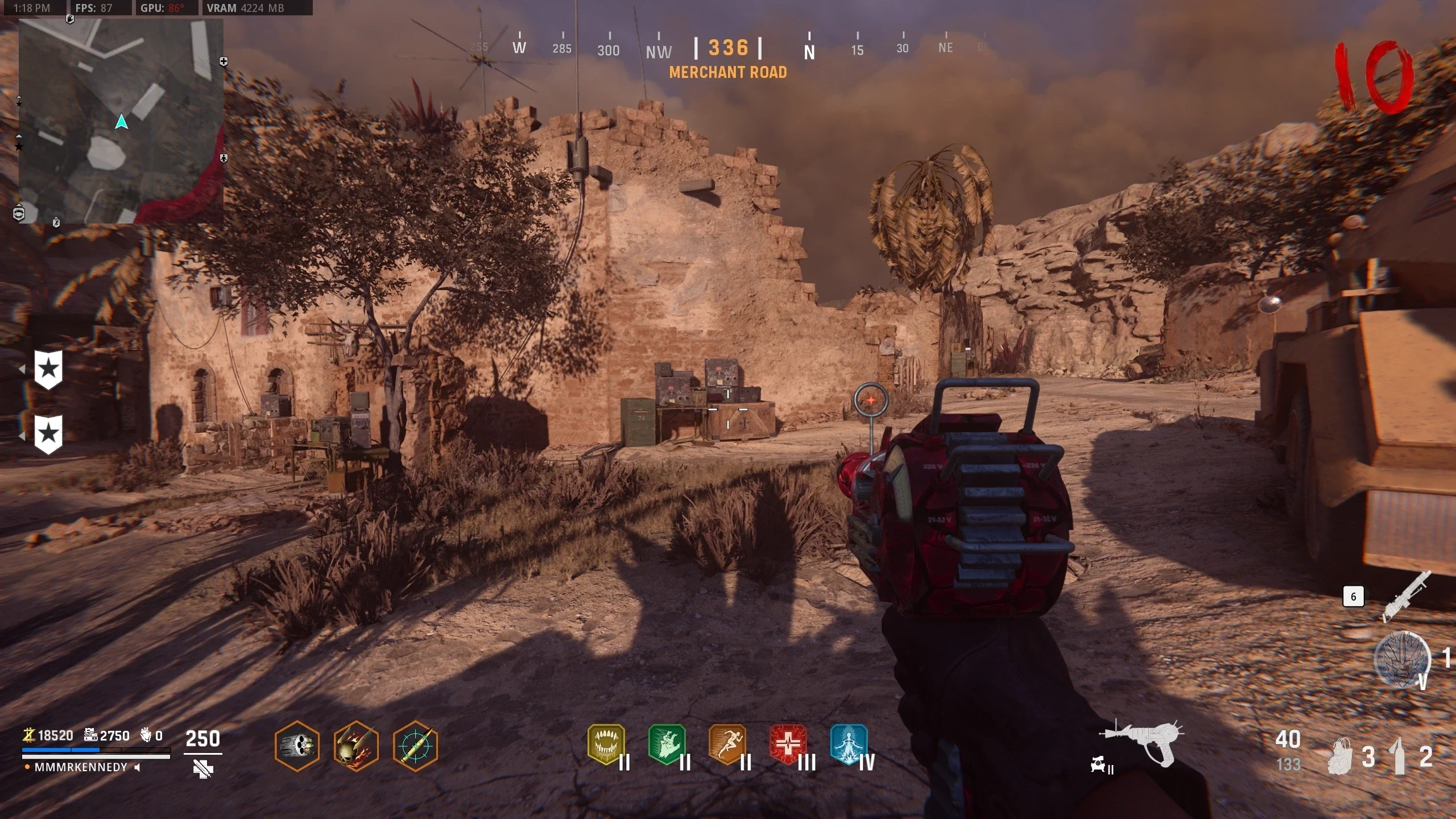Image resolution: width=1456 pixels, height=819 pixels.
Task: Click the yellow fanged mouth perk icon
Action: 606,744
